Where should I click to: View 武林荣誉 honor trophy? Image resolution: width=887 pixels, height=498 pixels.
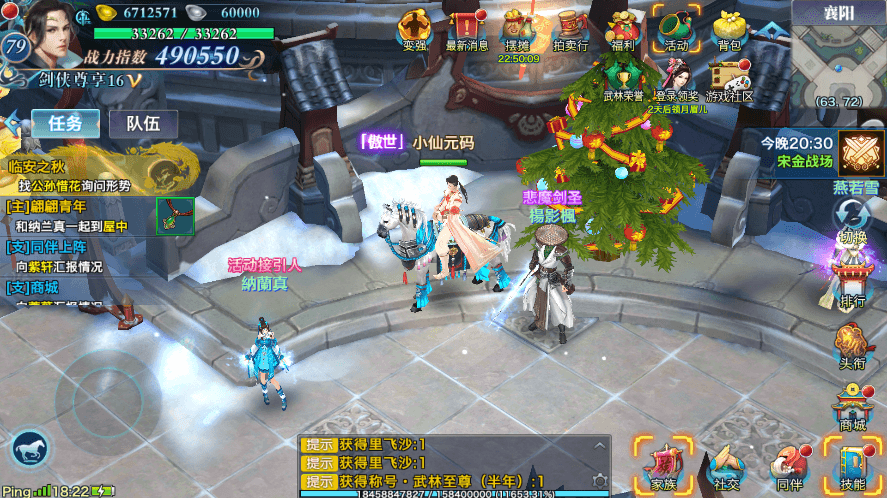pos(621,80)
